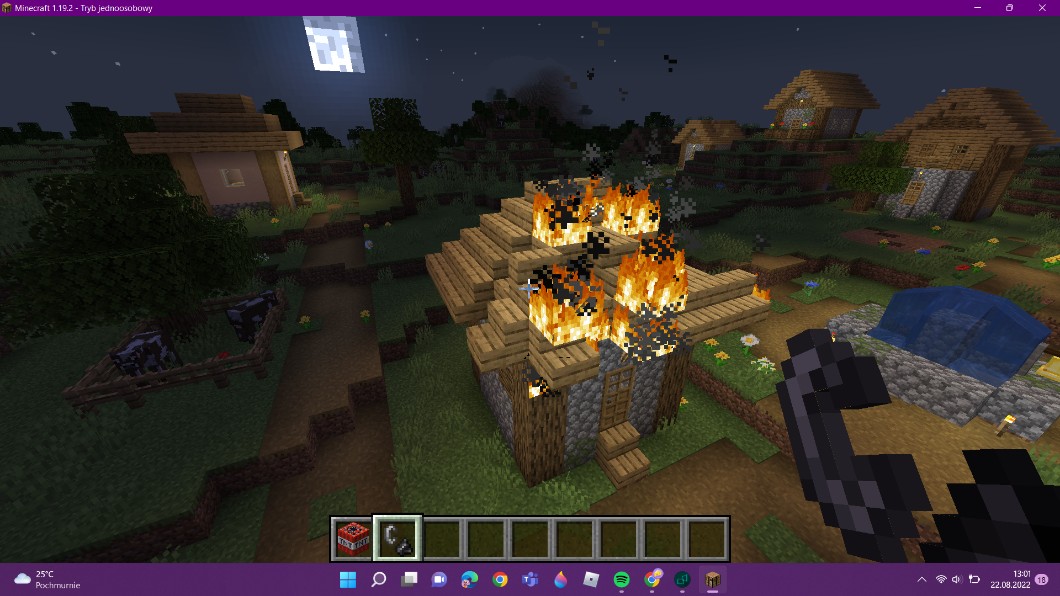Select the TNT hotbar slot
This screenshot has height=596, width=1060.
point(353,539)
